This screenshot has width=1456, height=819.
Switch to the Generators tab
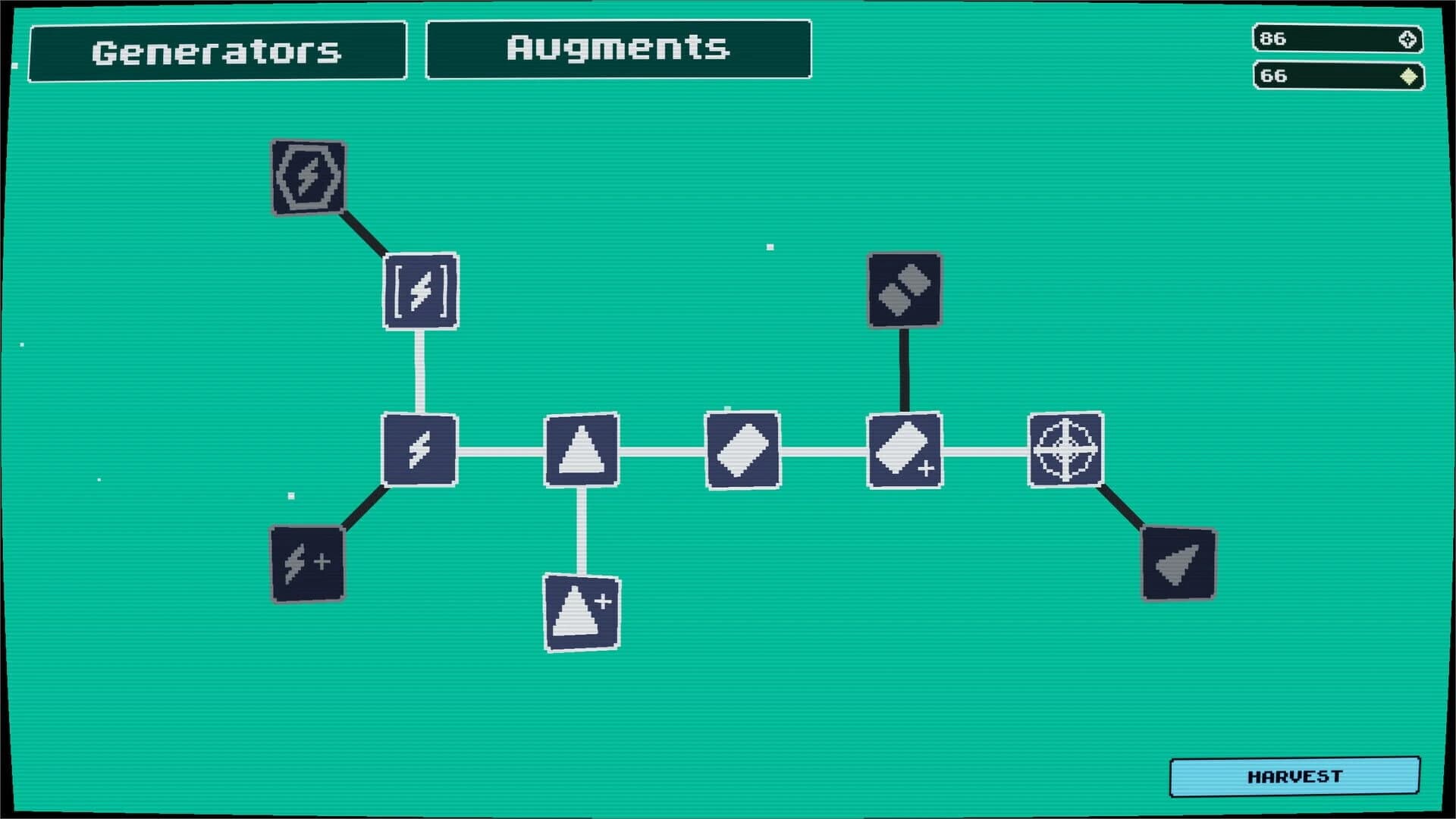click(218, 51)
